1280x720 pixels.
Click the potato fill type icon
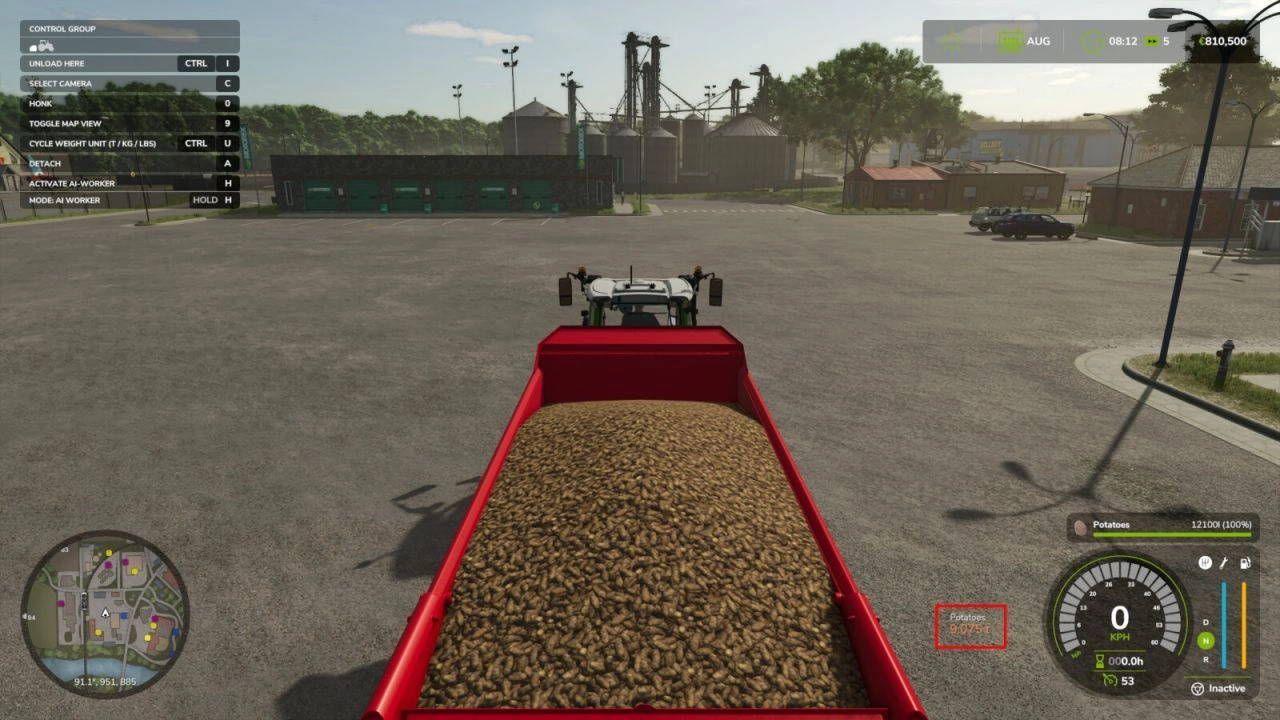click(1081, 527)
